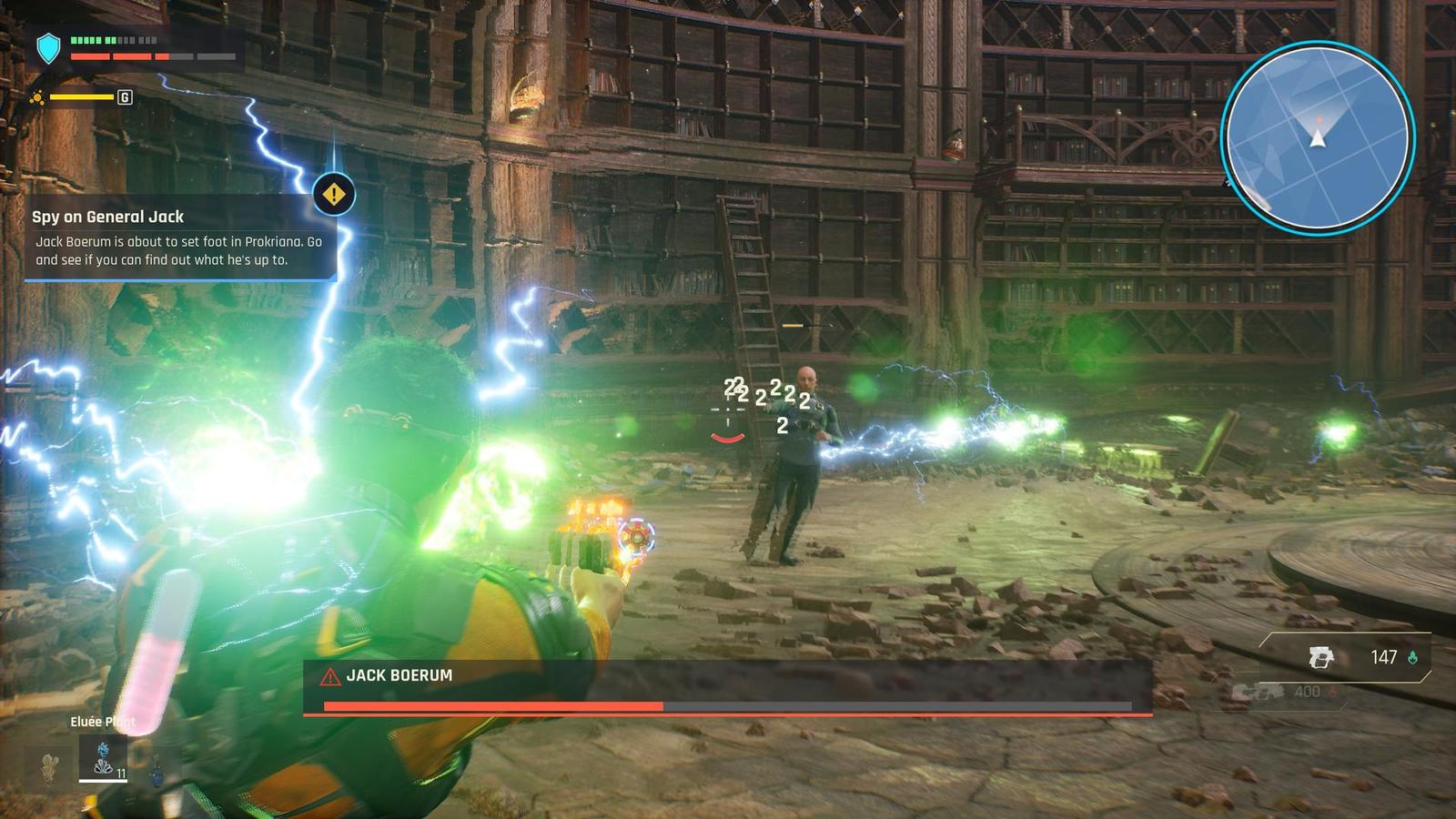The width and height of the screenshot is (1456, 819).
Task: Open the circular minimap
Action: [x=1317, y=137]
